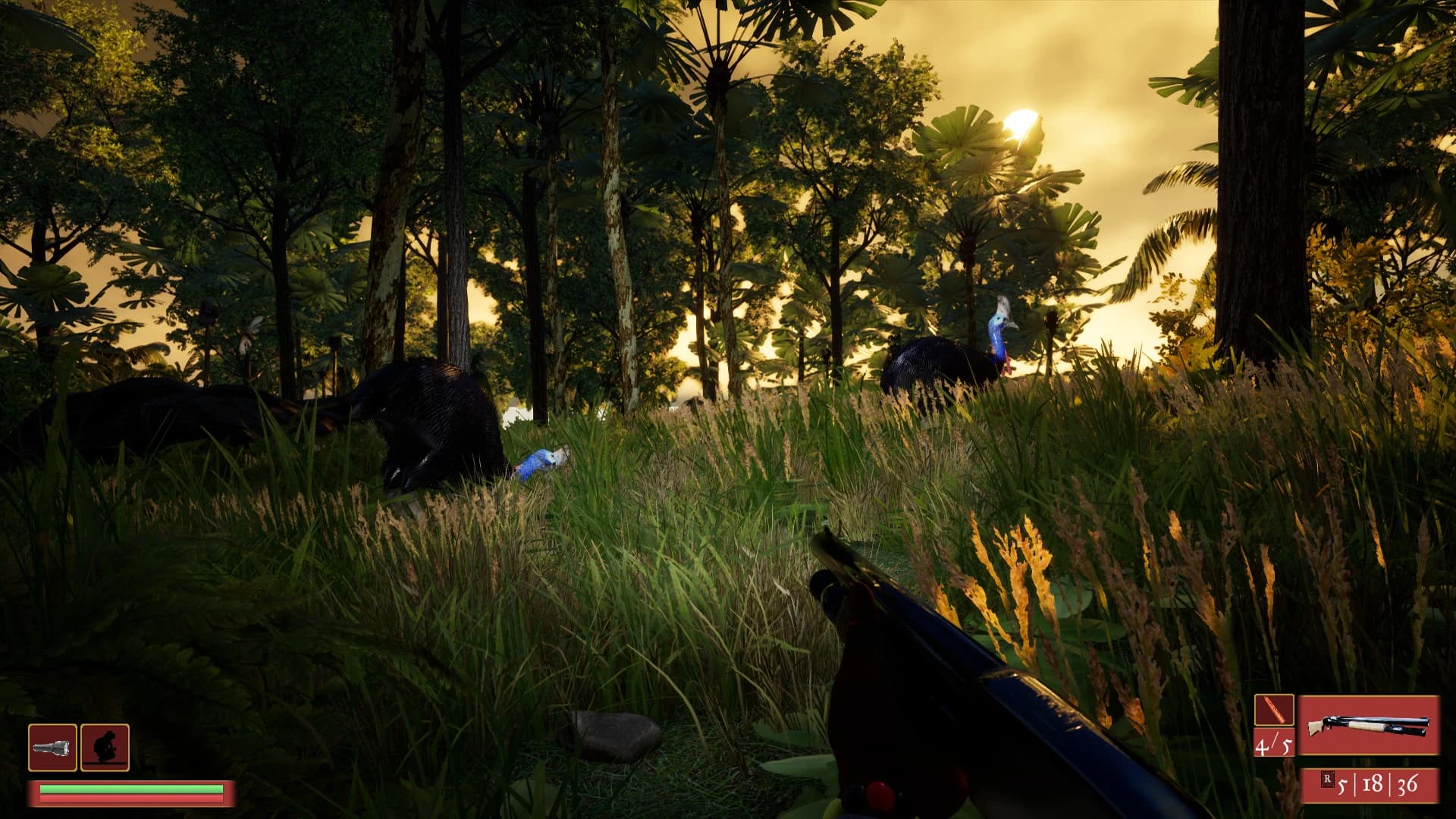Choose the orange flare item slot
Viewport: 1456px width, 819px height.
click(1273, 711)
